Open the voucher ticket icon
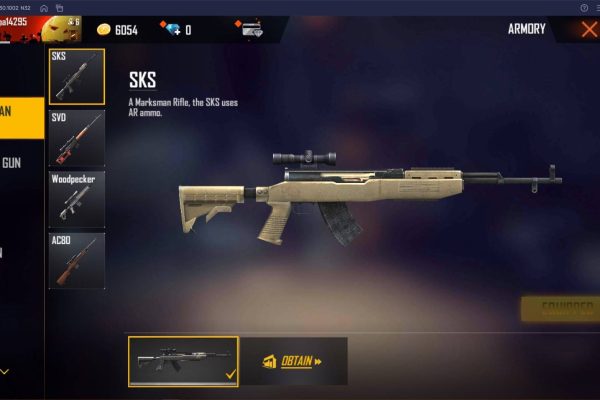 tap(251, 30)
